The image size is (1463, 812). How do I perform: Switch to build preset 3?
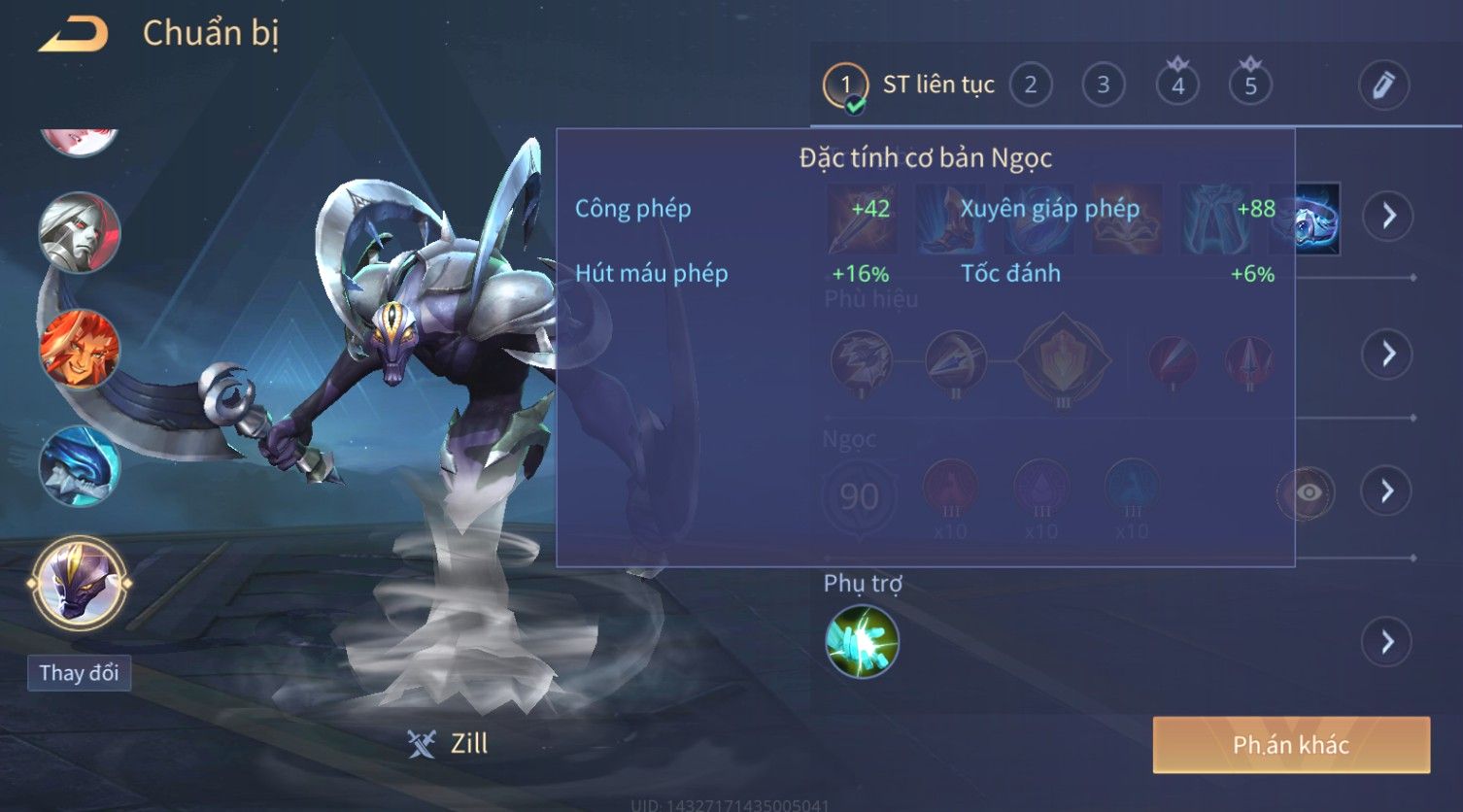point(1104,85)
